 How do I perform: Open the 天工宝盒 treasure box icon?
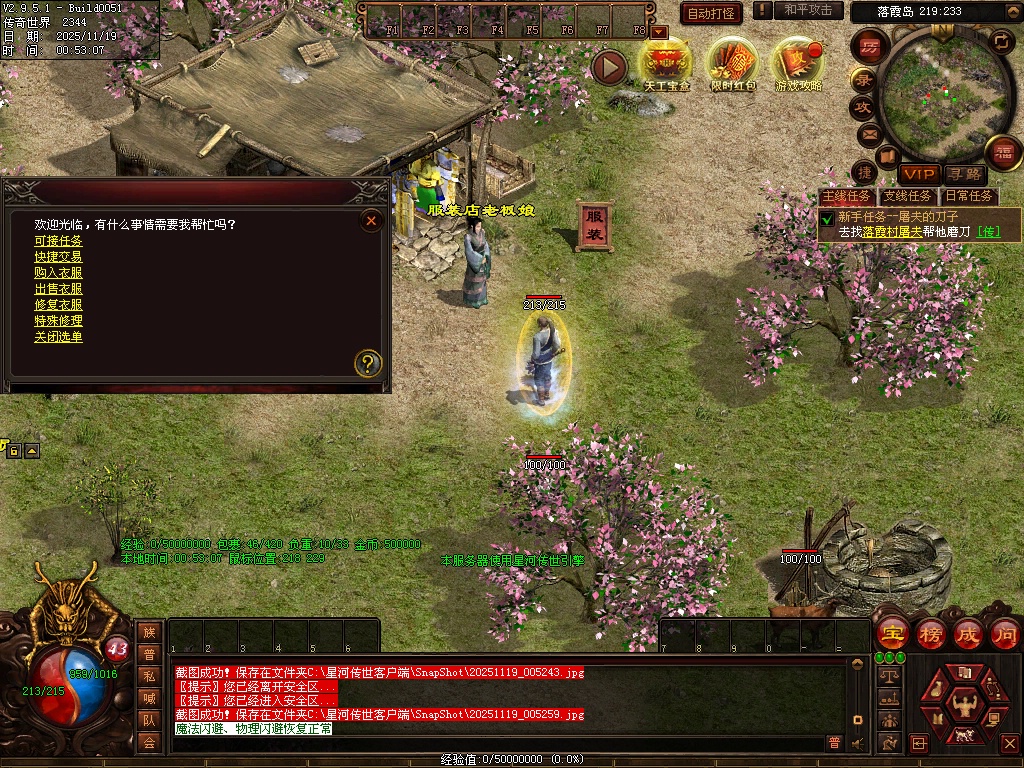pos(666,62)
